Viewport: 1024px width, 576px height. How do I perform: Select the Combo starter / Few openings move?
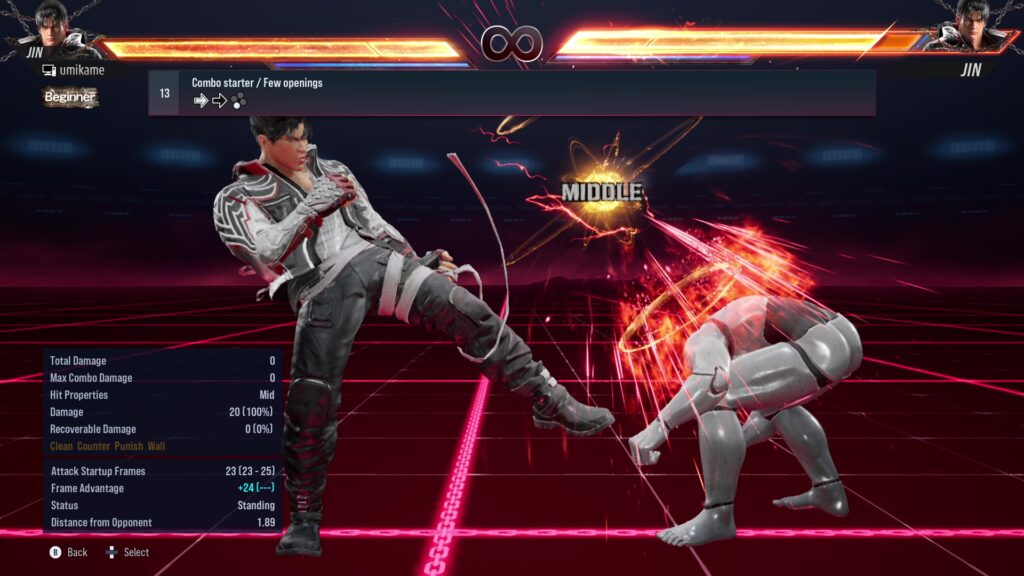511,92
